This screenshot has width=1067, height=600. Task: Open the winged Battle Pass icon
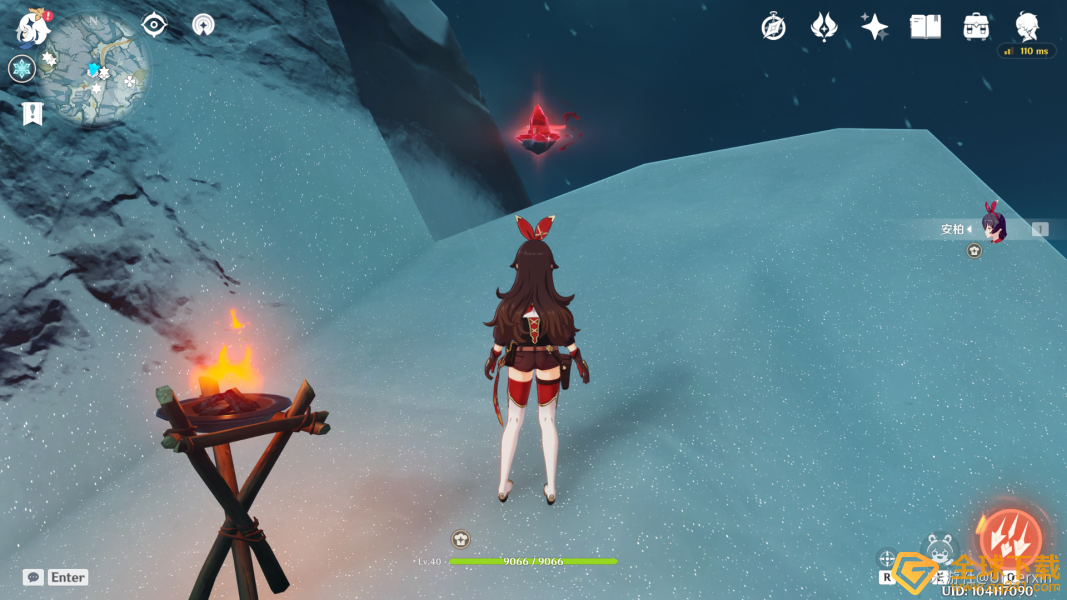tap(823, 27)
